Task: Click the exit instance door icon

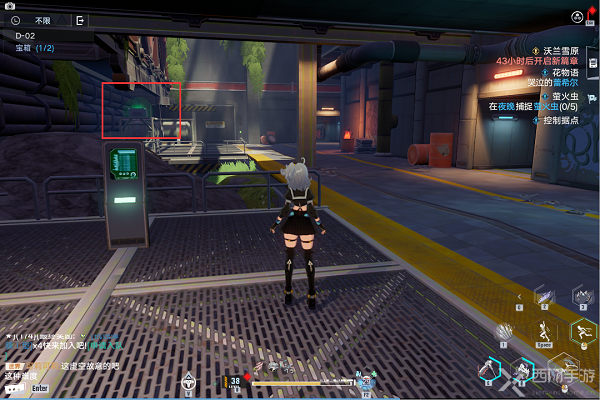Action: [x=80, y=19]
